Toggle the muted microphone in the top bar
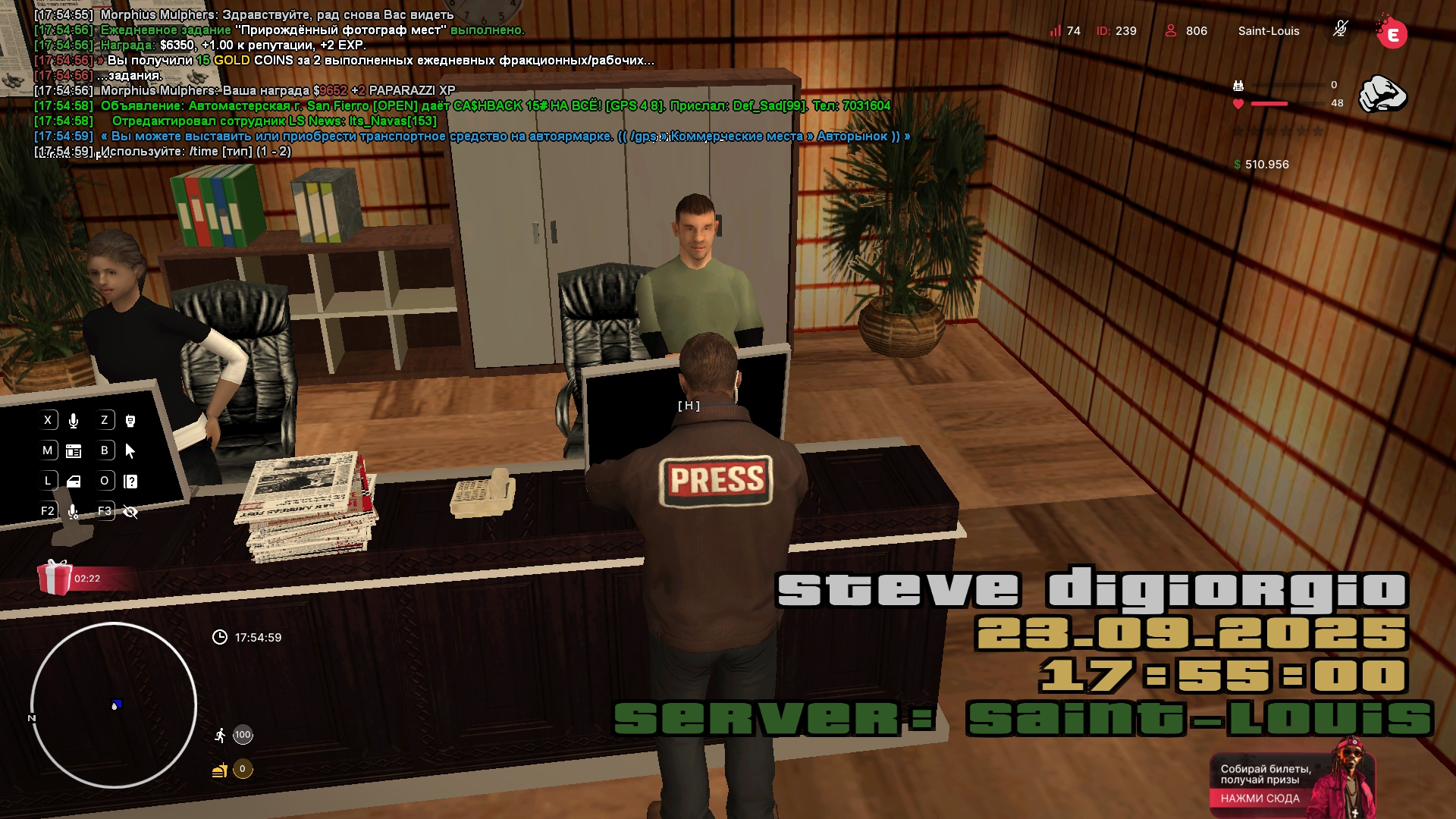Viewport: 1456px width, 819px height. point(1340,30)
